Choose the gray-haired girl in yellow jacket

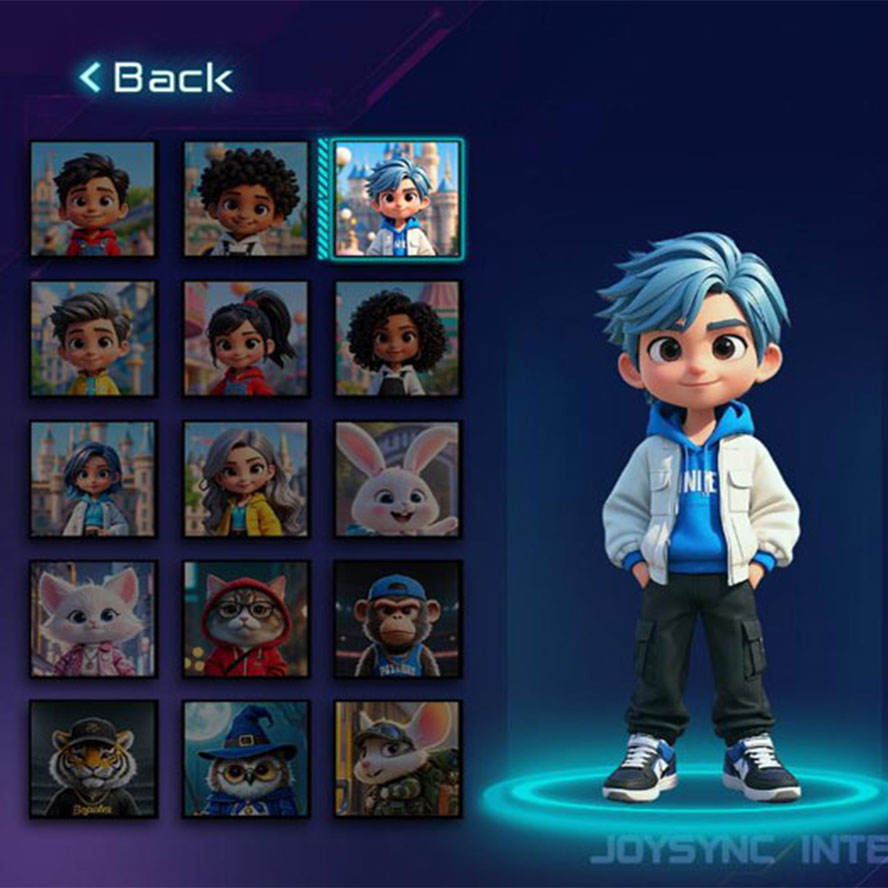pos(246,478)
